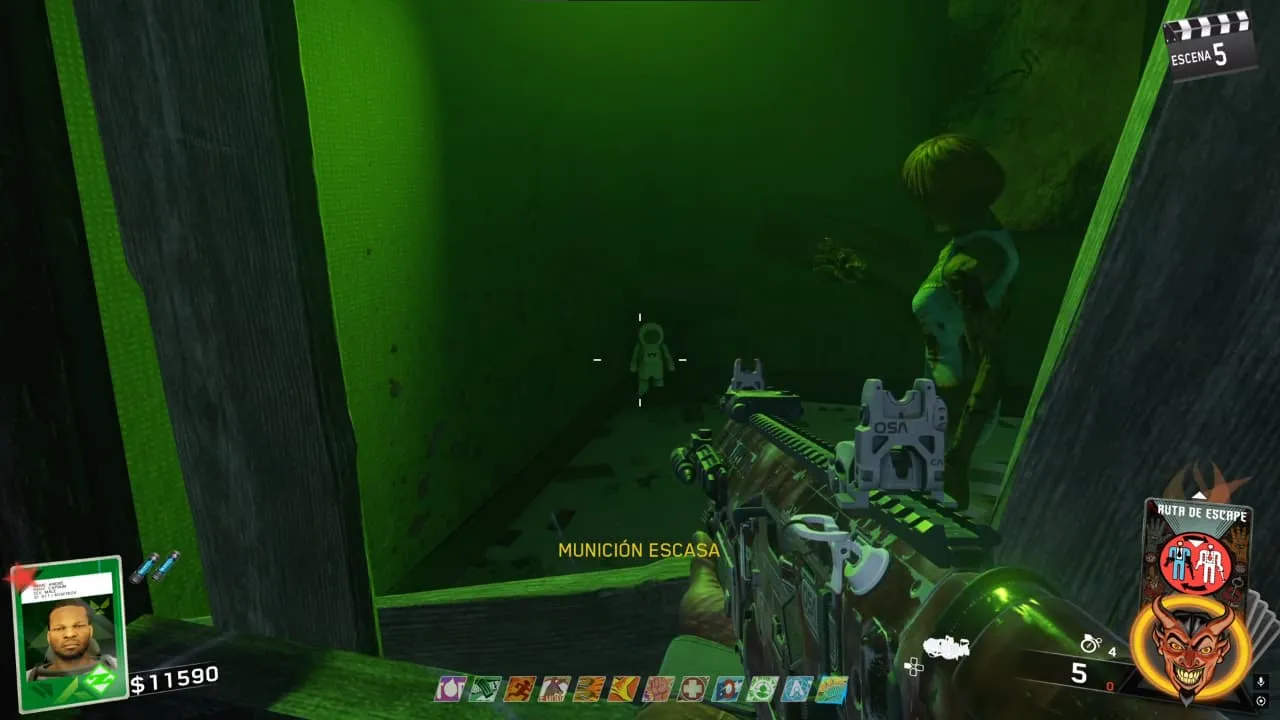Click the pink fist perk icon

[x=658, y=688]
